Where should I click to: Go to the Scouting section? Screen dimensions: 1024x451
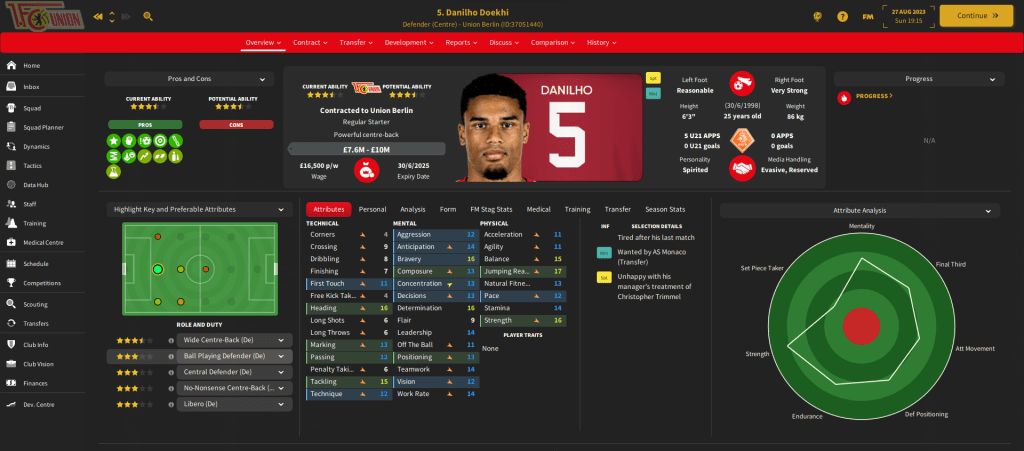pyautogui.click(x=36, y=302)
